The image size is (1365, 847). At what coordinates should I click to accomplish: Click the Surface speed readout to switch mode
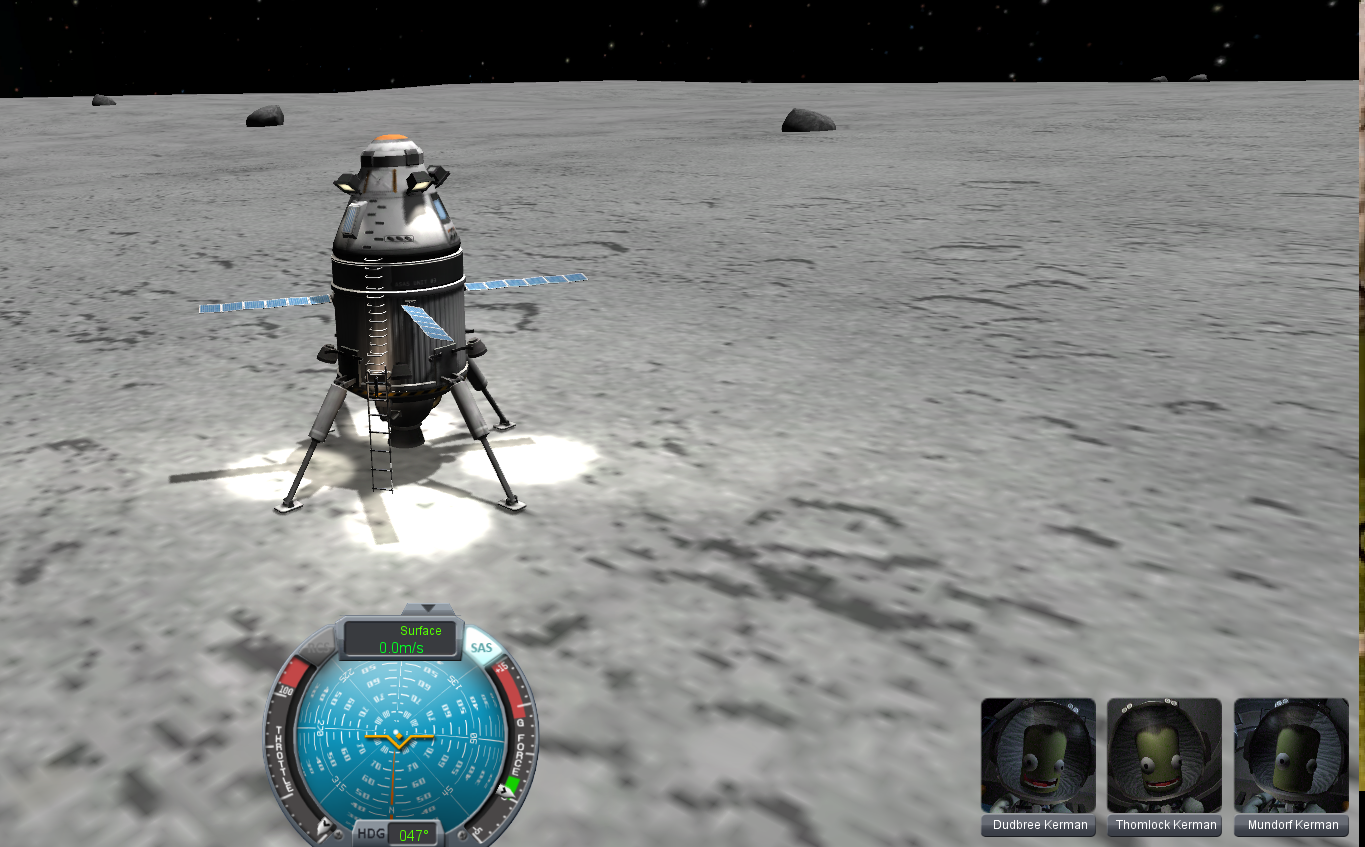coord(401,639)
